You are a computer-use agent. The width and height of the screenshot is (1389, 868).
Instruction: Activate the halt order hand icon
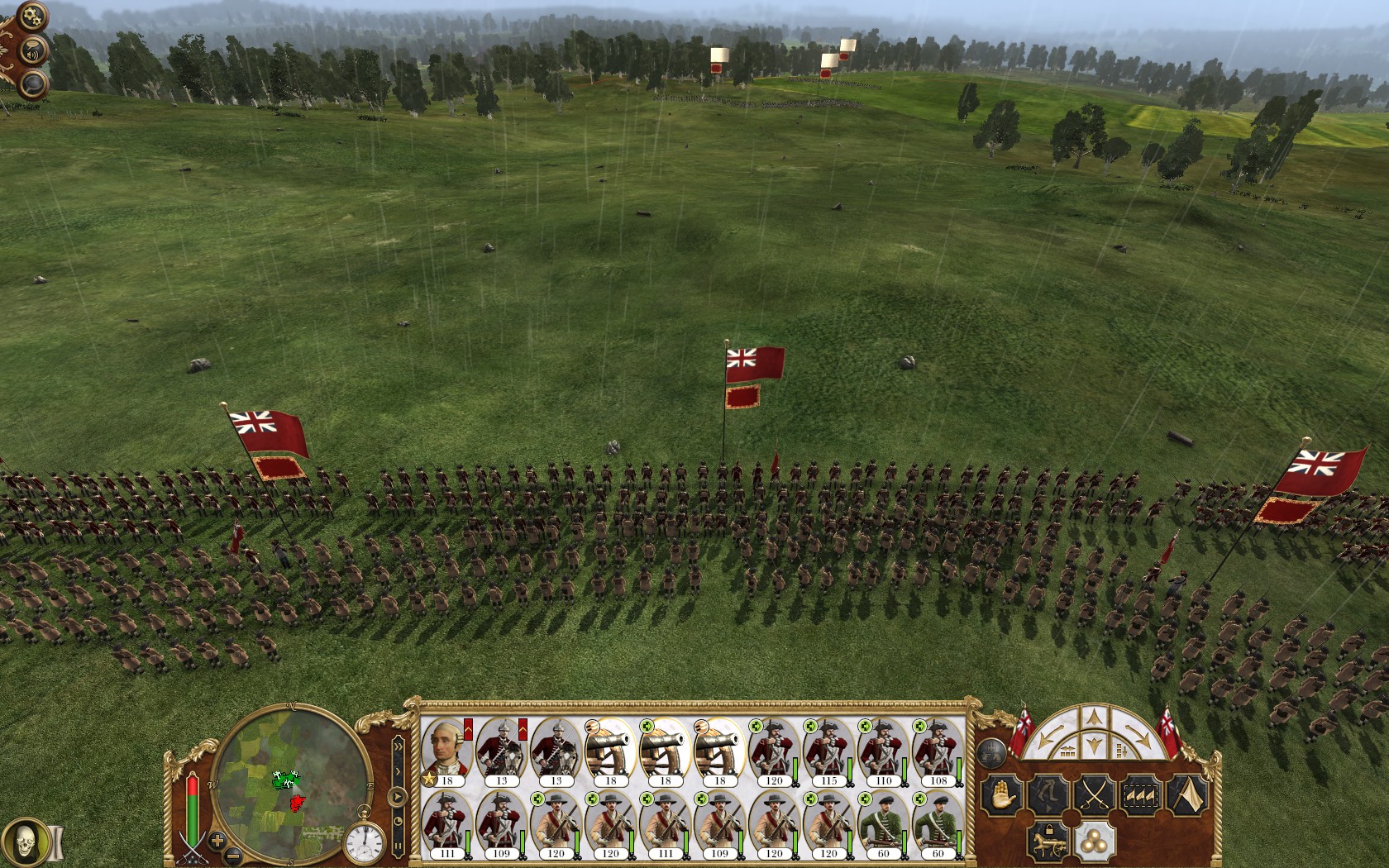pos(1000,795)
